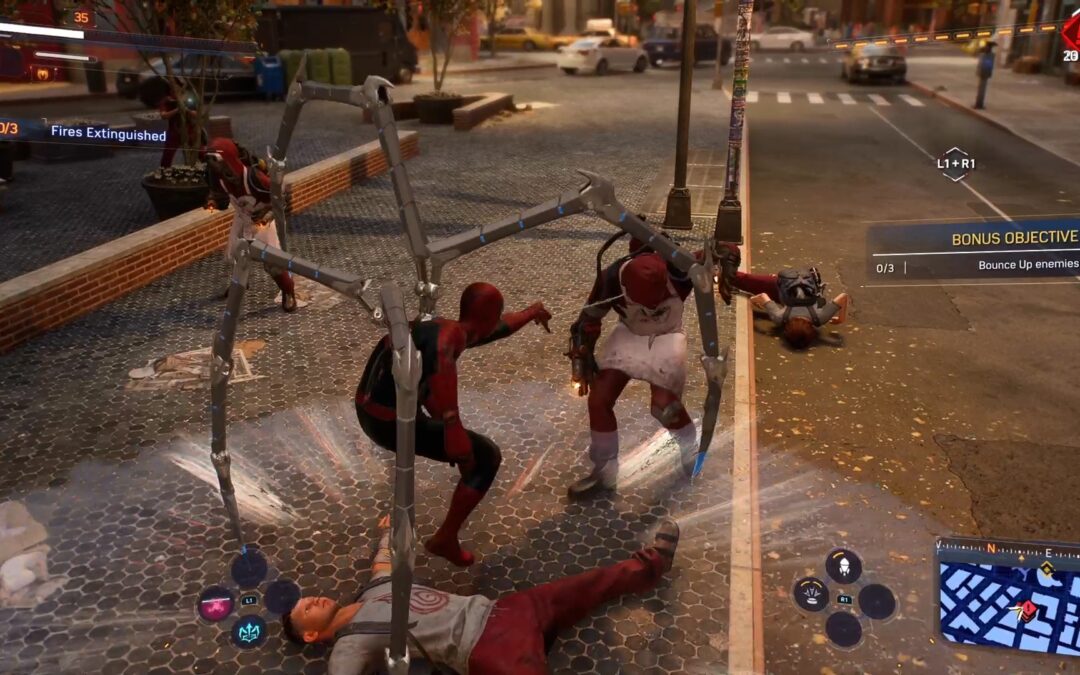
Task: Choose the white rocket-shaped gadget icon
Action: (x=843, y=565)
